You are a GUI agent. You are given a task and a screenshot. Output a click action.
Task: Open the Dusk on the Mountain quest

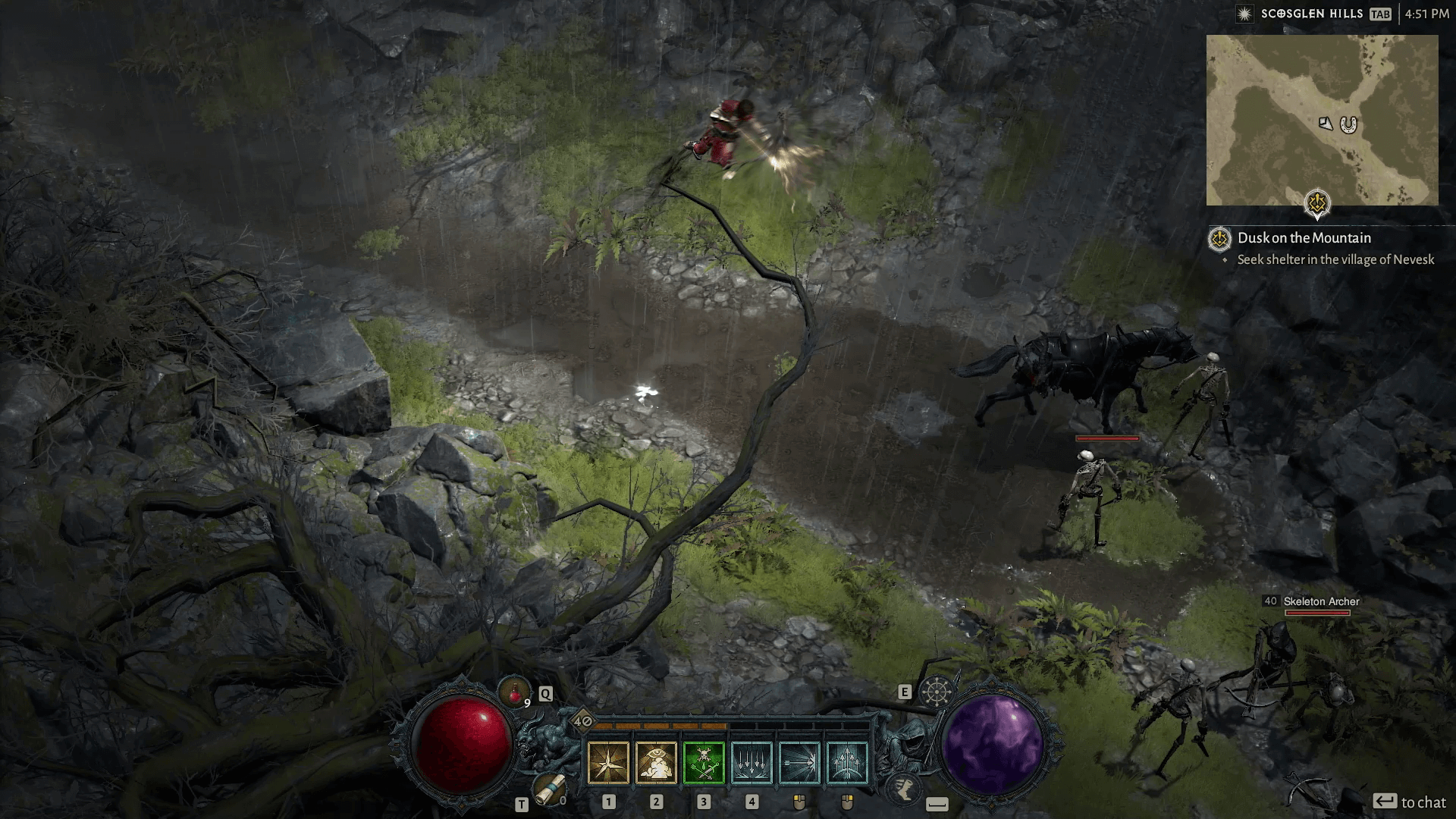pyautogui.click(x=1304, y=238)
